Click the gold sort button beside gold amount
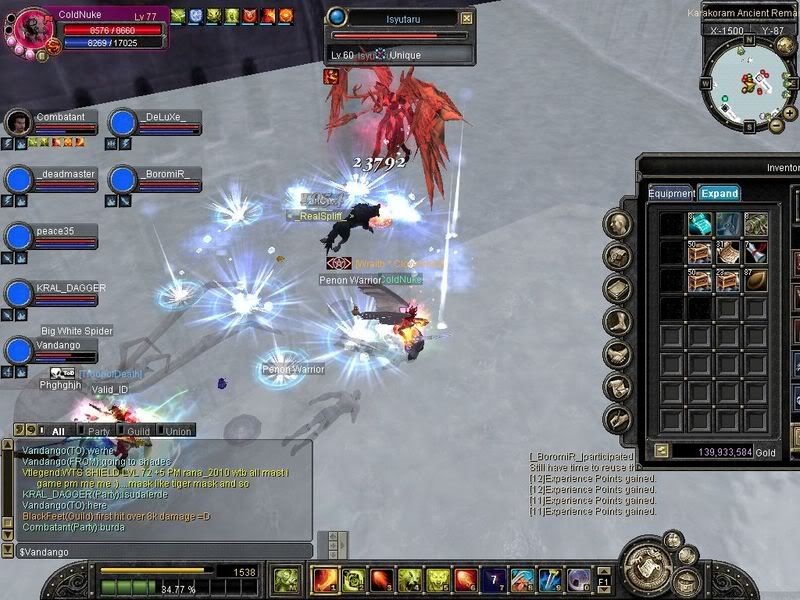This screenshot has width=800, height=600. [x=661, y=452]
